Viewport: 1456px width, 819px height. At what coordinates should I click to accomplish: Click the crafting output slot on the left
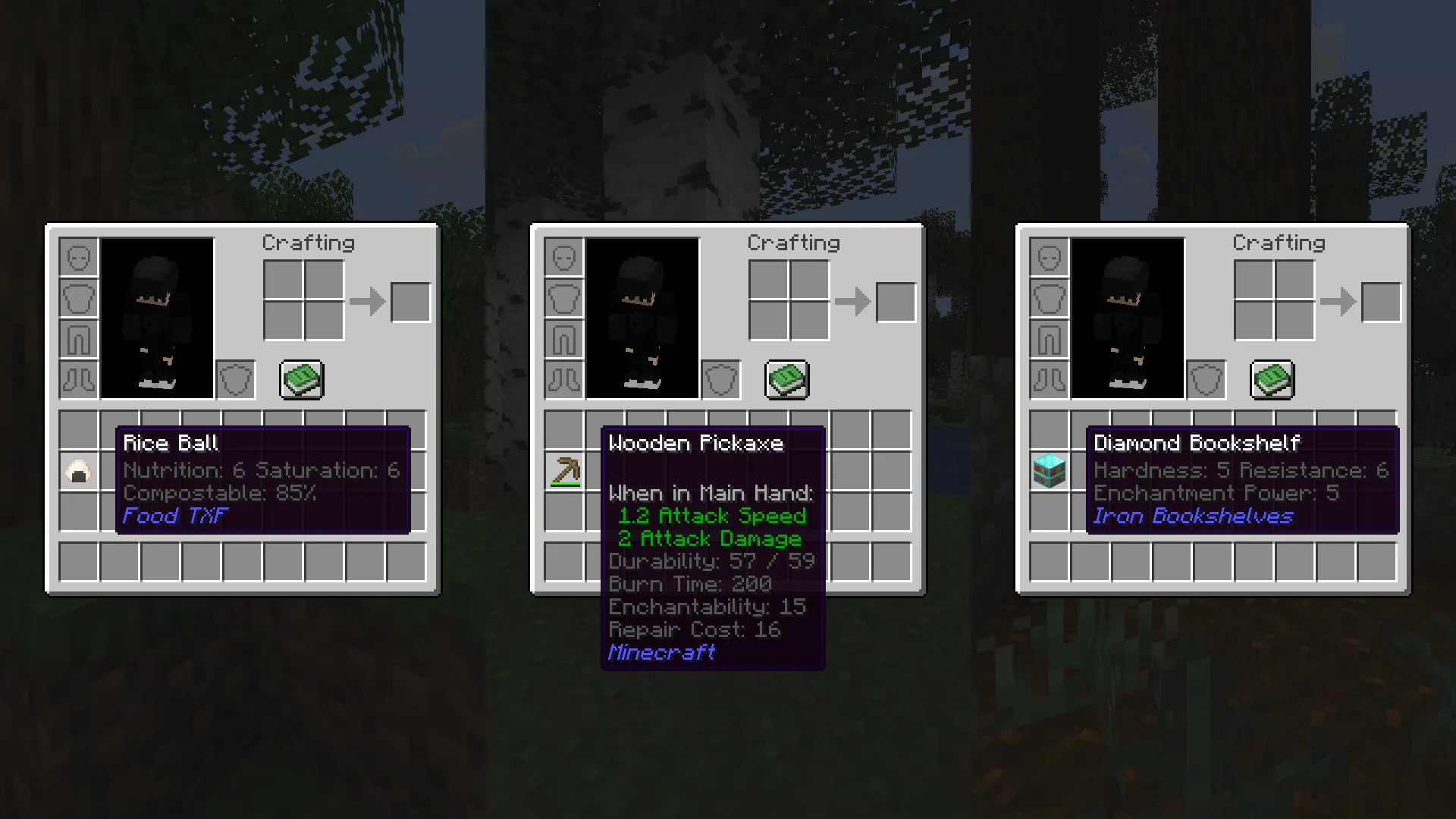tap(410, 301)
